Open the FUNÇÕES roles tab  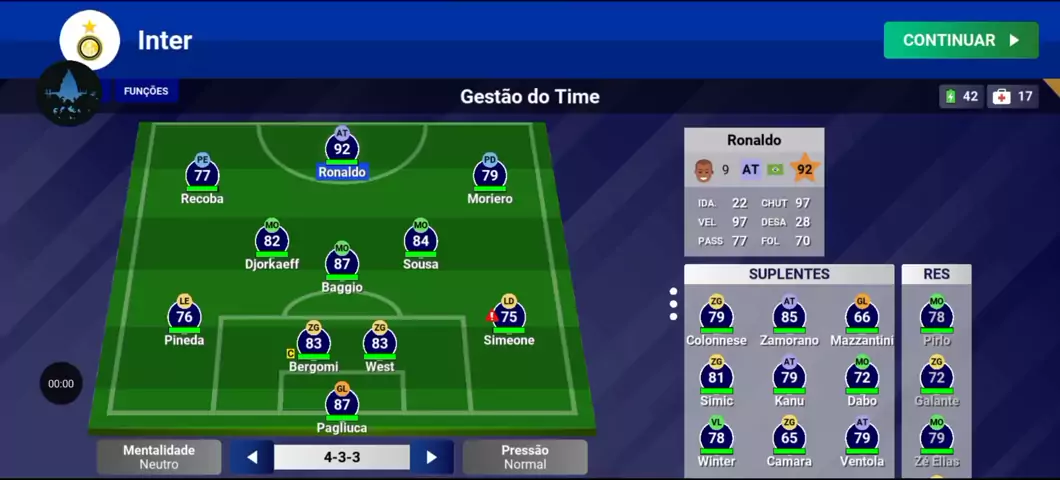(146, 91)
